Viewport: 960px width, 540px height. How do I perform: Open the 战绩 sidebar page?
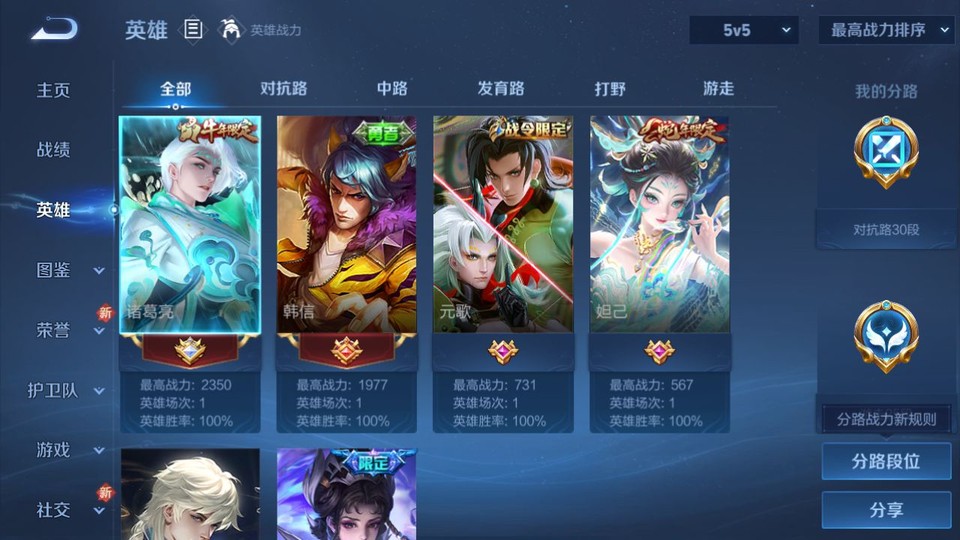54,150
